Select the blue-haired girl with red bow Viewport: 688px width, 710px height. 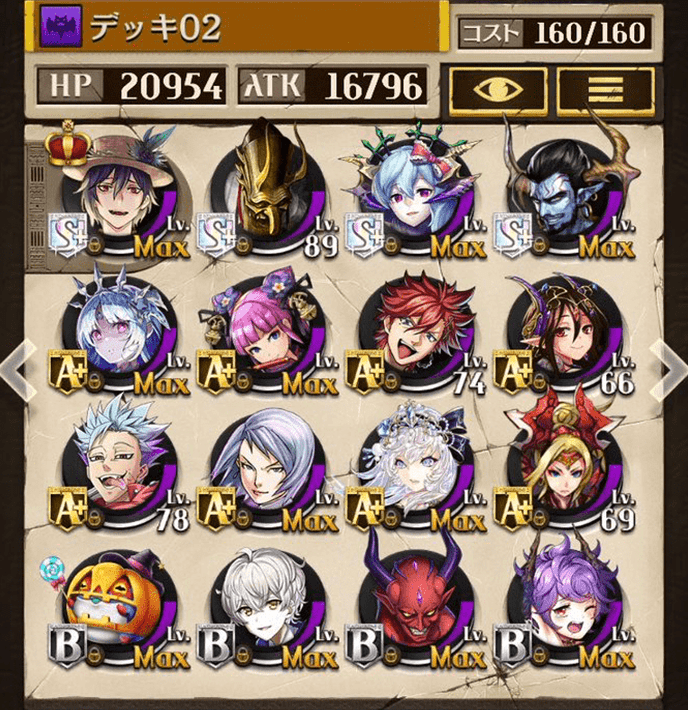click(417, 193)
